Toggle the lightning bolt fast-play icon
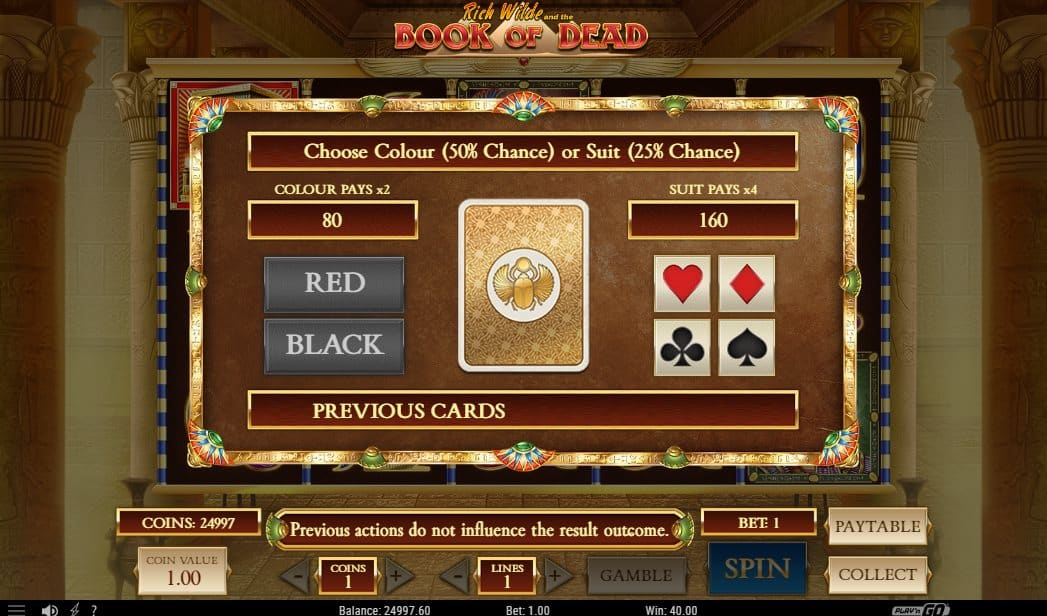The width and height of the screenshot is (1047, 616). click(75, 609)
